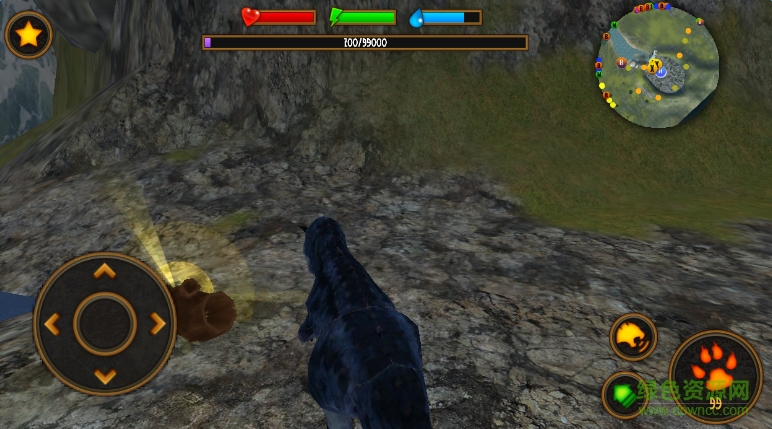Open the gold star menu button

pyautogui.click(x=29, y=36)
